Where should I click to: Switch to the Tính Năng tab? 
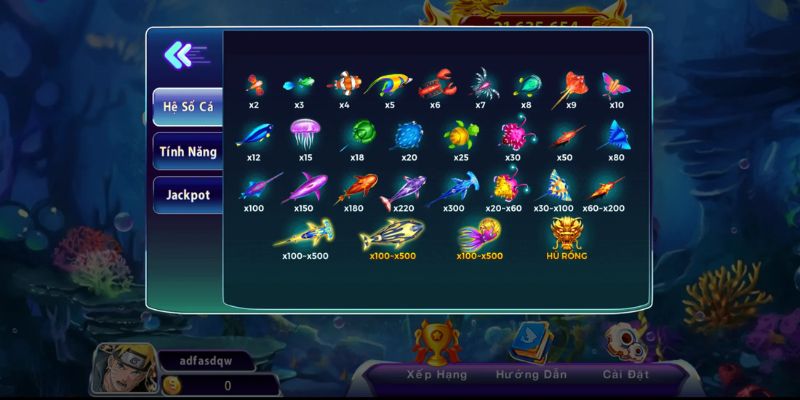[x=186, y=151]
